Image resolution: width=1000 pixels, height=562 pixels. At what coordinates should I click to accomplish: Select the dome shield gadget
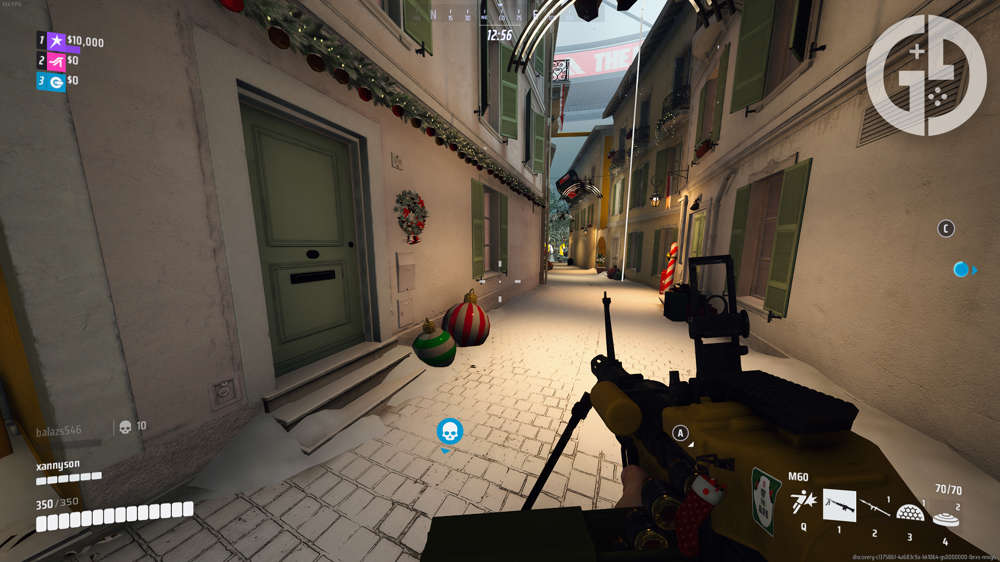point(909,512)
